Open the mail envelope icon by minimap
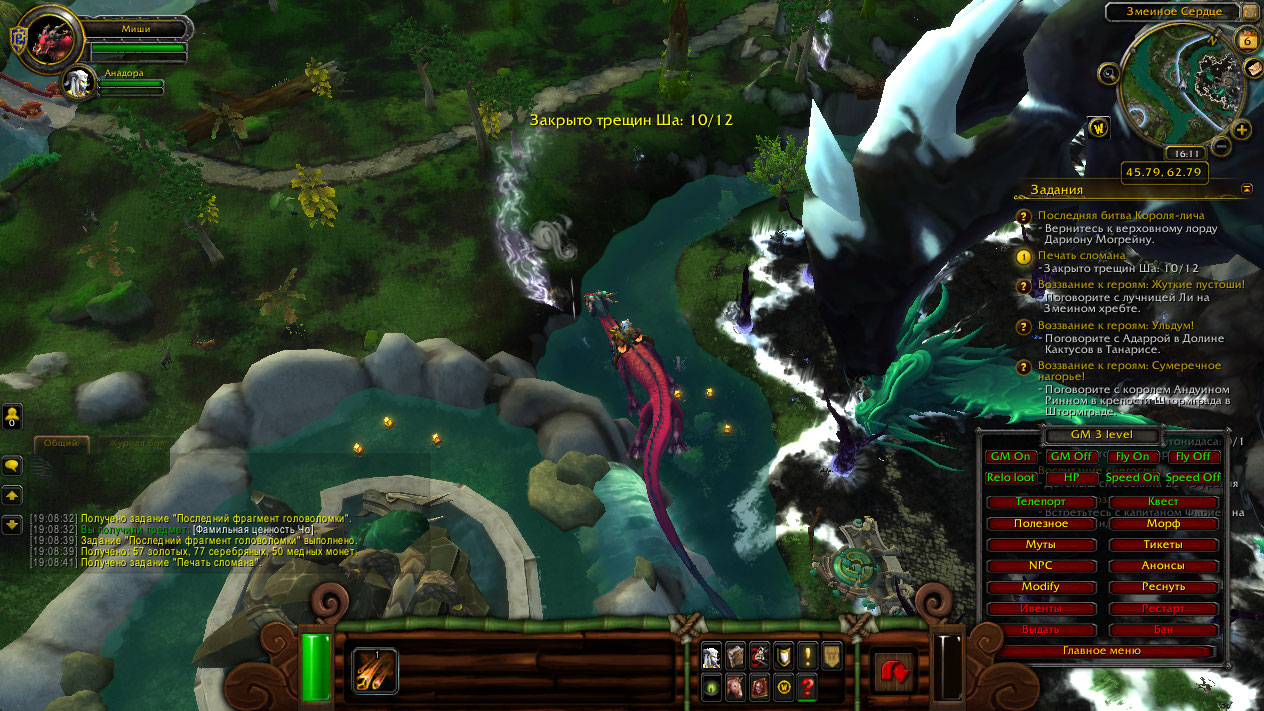This screenshot has height=711, width=1264. pos(1253,68)
